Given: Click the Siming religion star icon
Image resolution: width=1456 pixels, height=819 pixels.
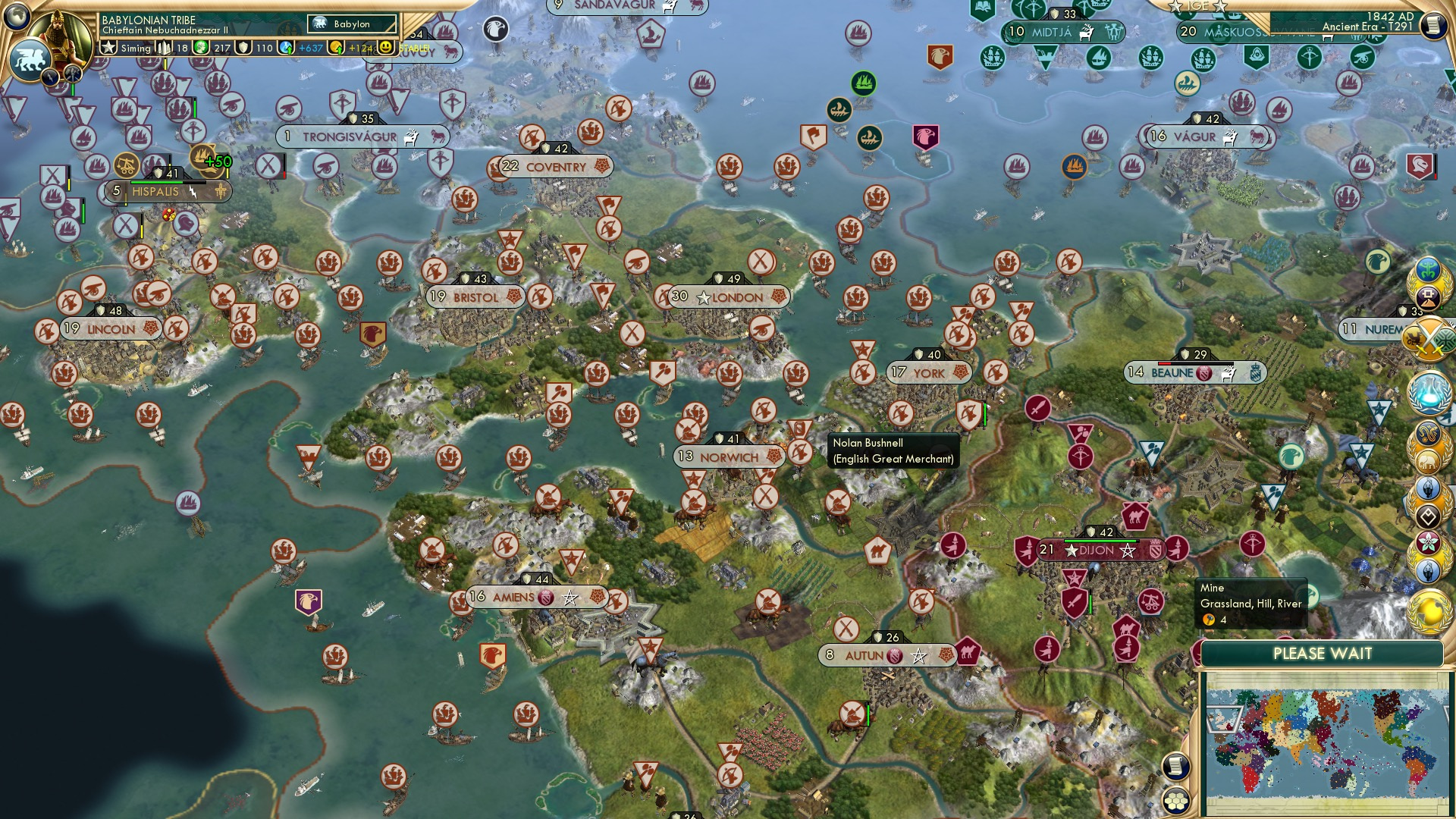Looking at the screenshot, I should point(109,49).
